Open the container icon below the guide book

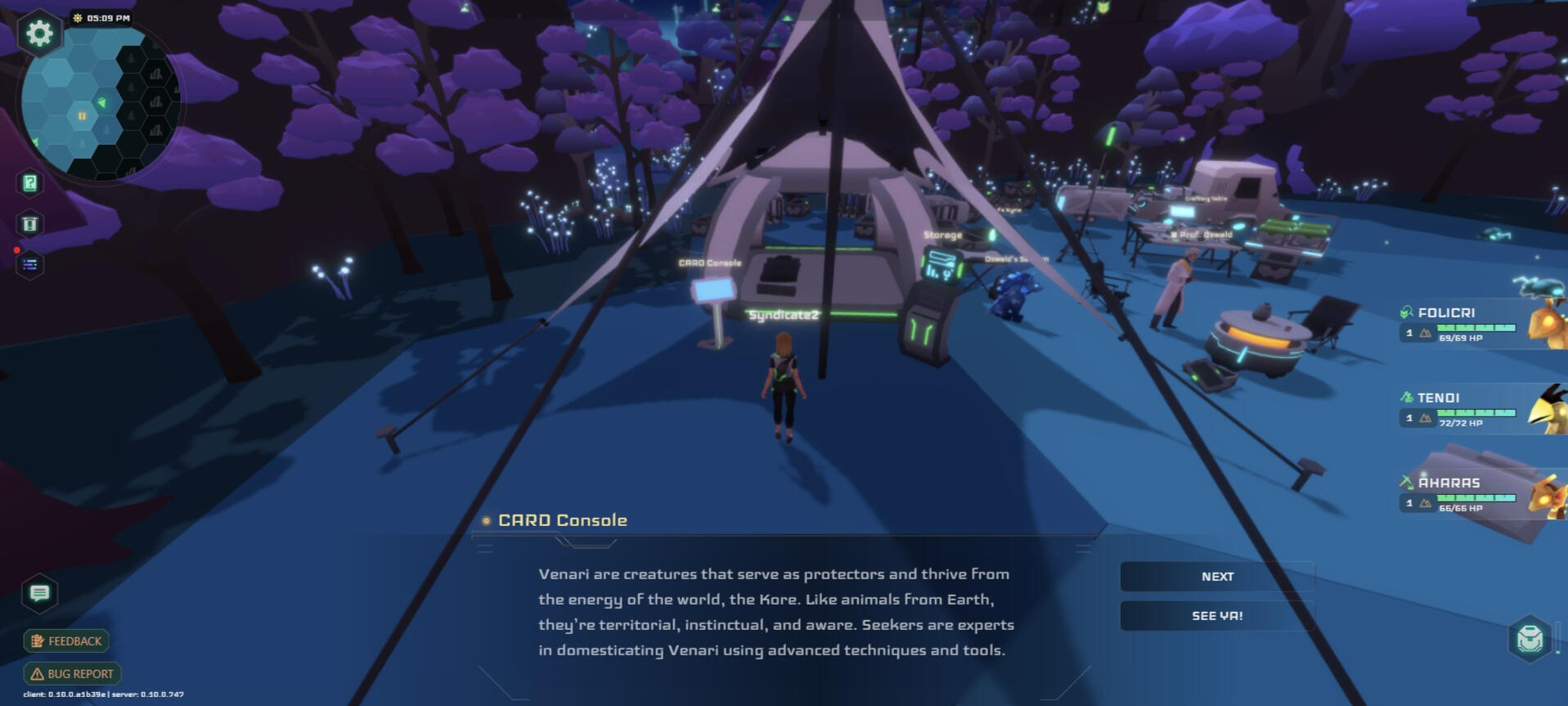coord(30,224)
